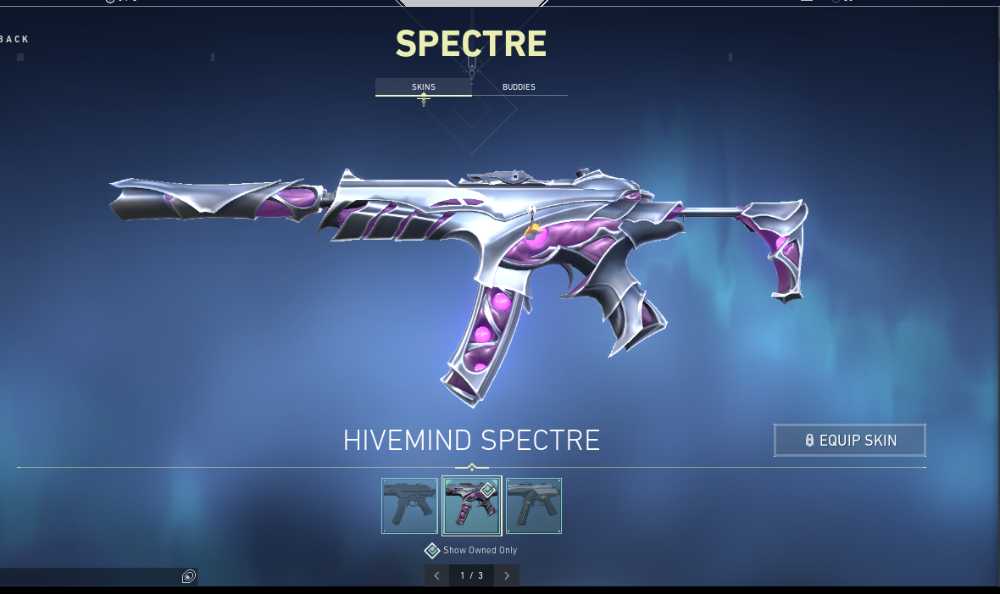
Task: Go to the previous skin page arrow
Action: click(x=436, y=575)
